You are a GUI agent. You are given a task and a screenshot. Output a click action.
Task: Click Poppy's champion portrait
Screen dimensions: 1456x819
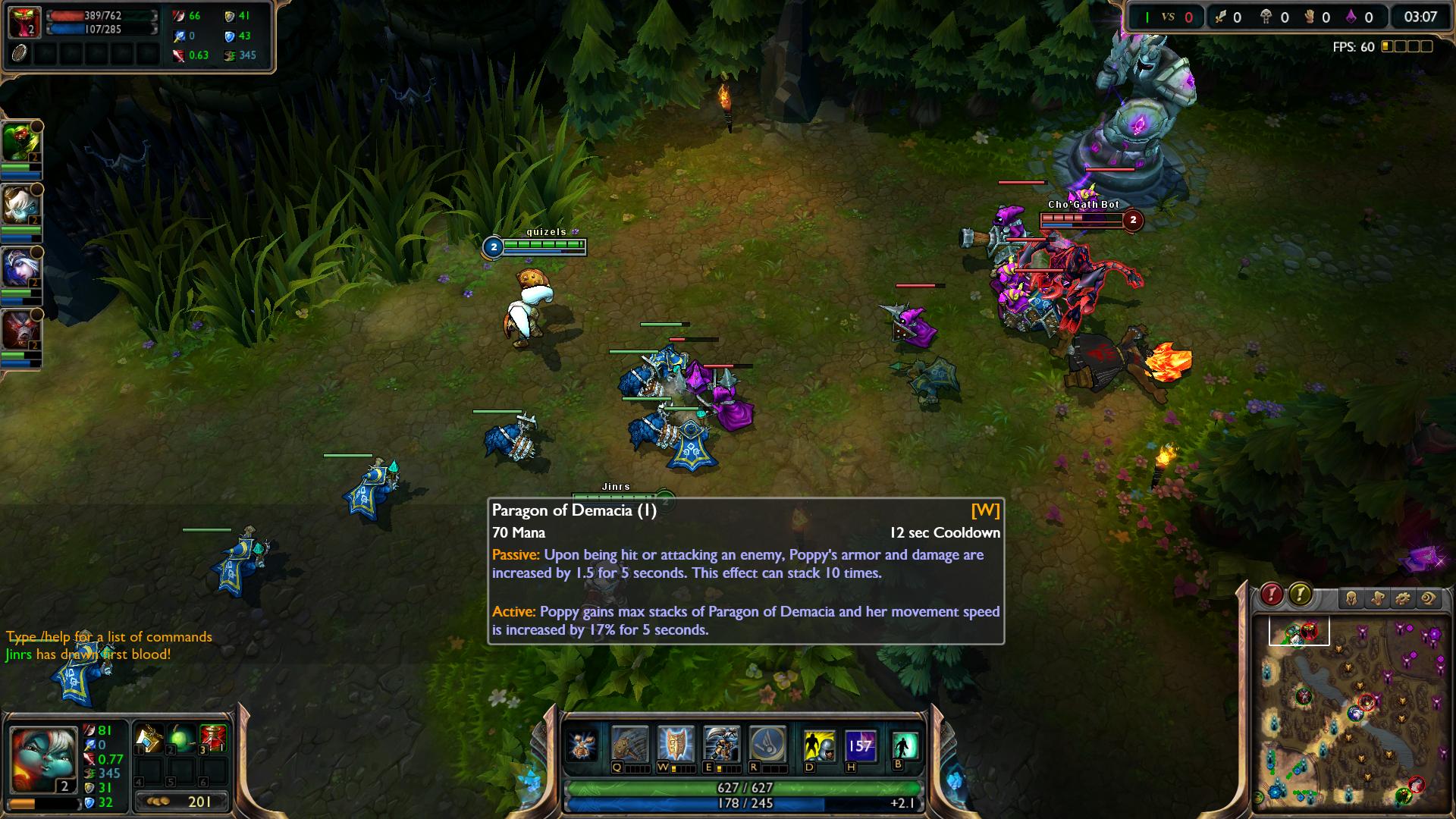click(x=43, y=759)
